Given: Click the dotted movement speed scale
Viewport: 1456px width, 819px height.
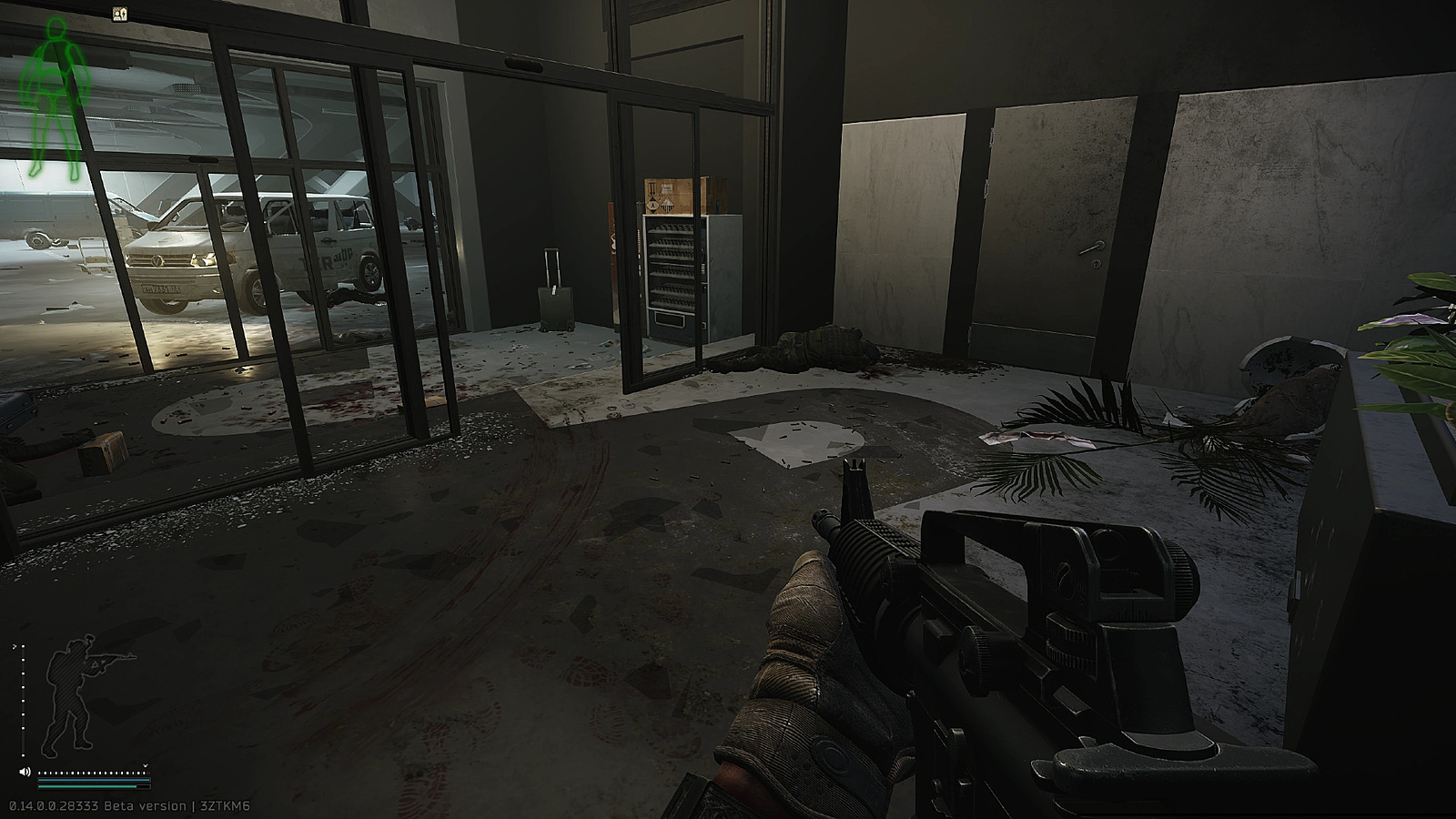Looking at the screenshot, I should pyautogui.click(x=91, y=773).
